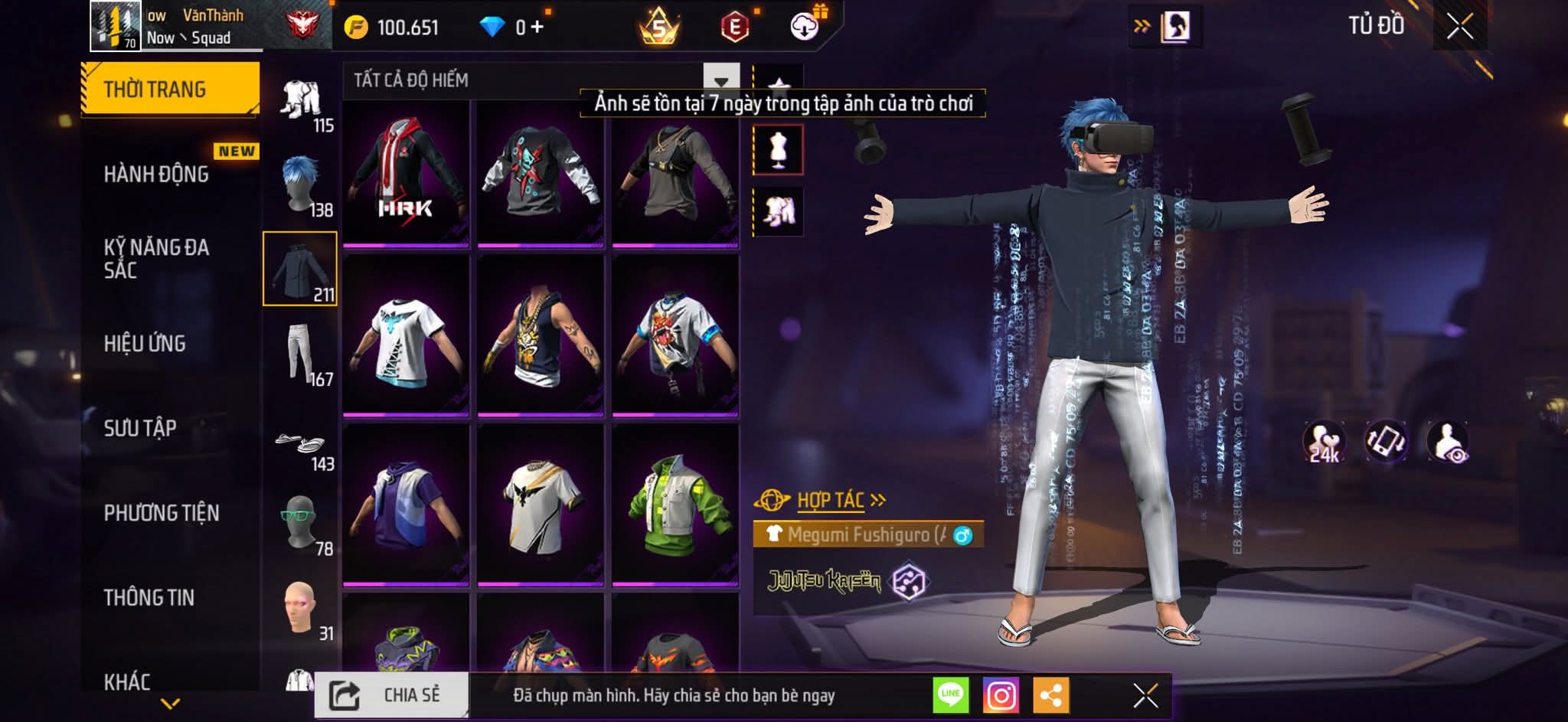The width and height of the screenshot is (1568, 722).
Task: Share the screenshot to Instagram
Action: point(1001,695)
